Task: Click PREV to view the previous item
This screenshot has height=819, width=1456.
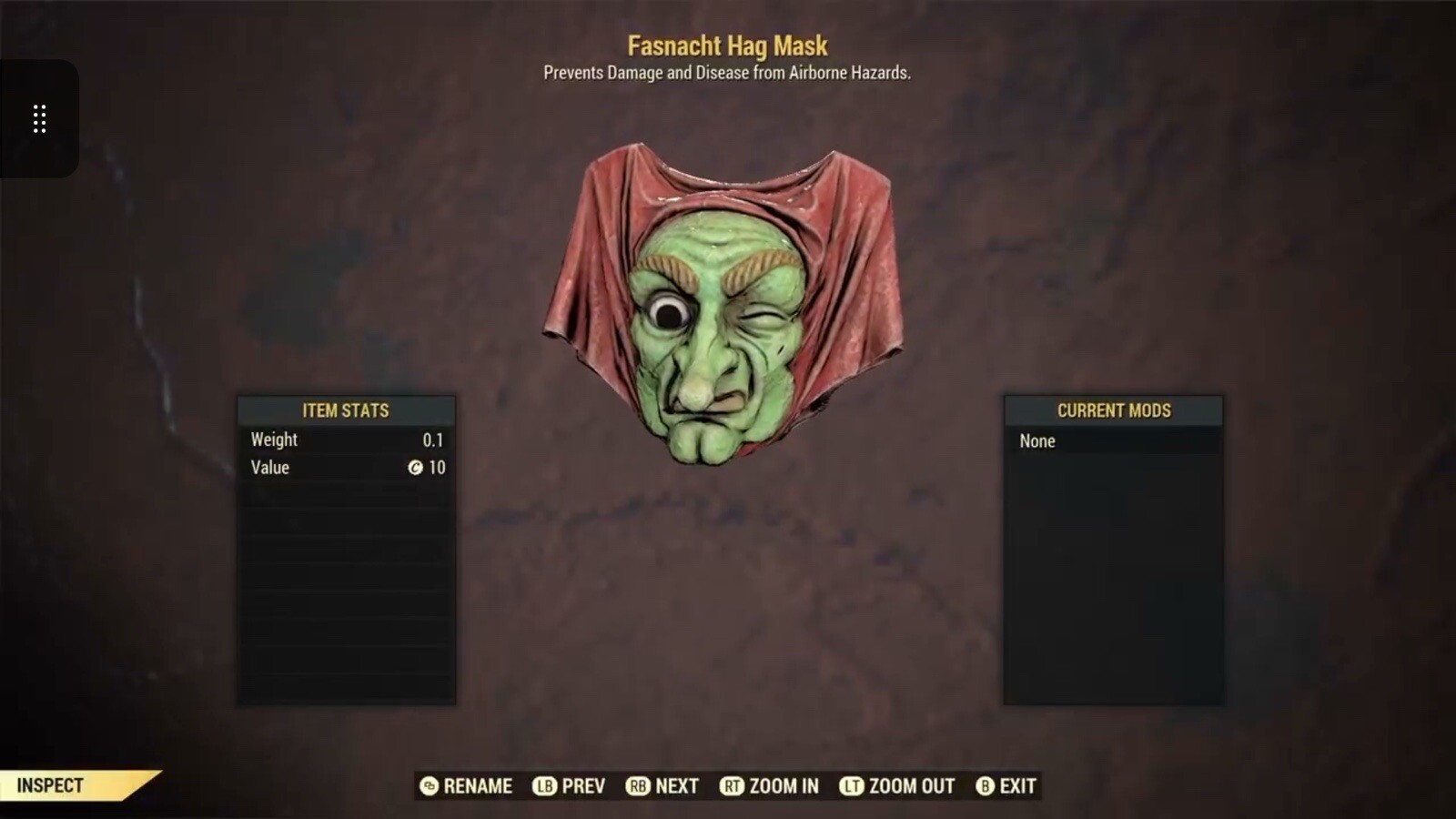Action: [x=582, y=786]
